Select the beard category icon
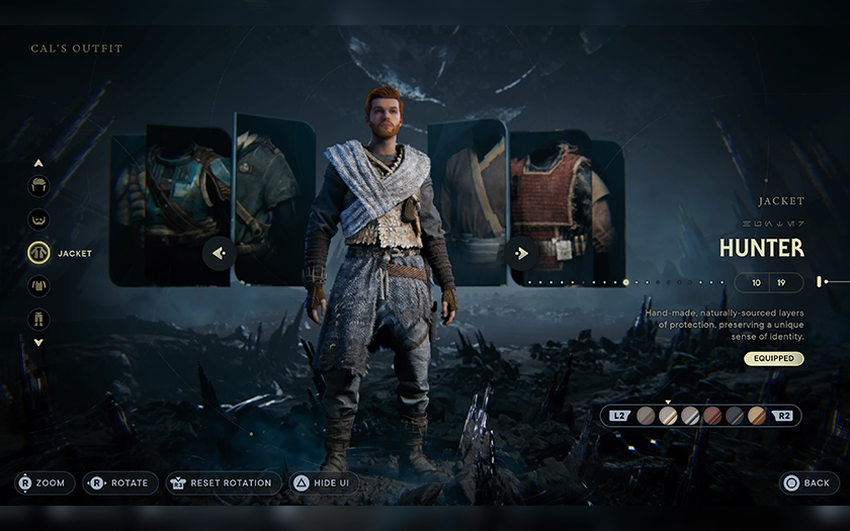The image size is (850, 531). pos(39,220)
